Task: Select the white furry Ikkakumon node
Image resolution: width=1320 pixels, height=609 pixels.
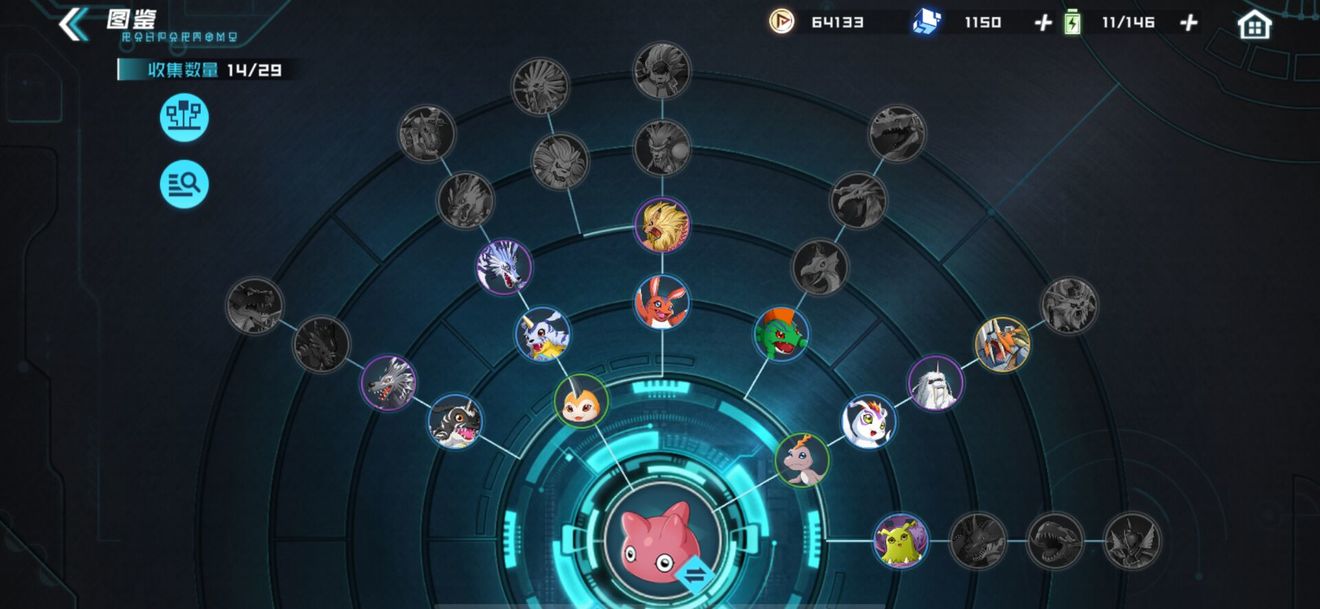Action: pyautogui.click(x=935, y=382)
